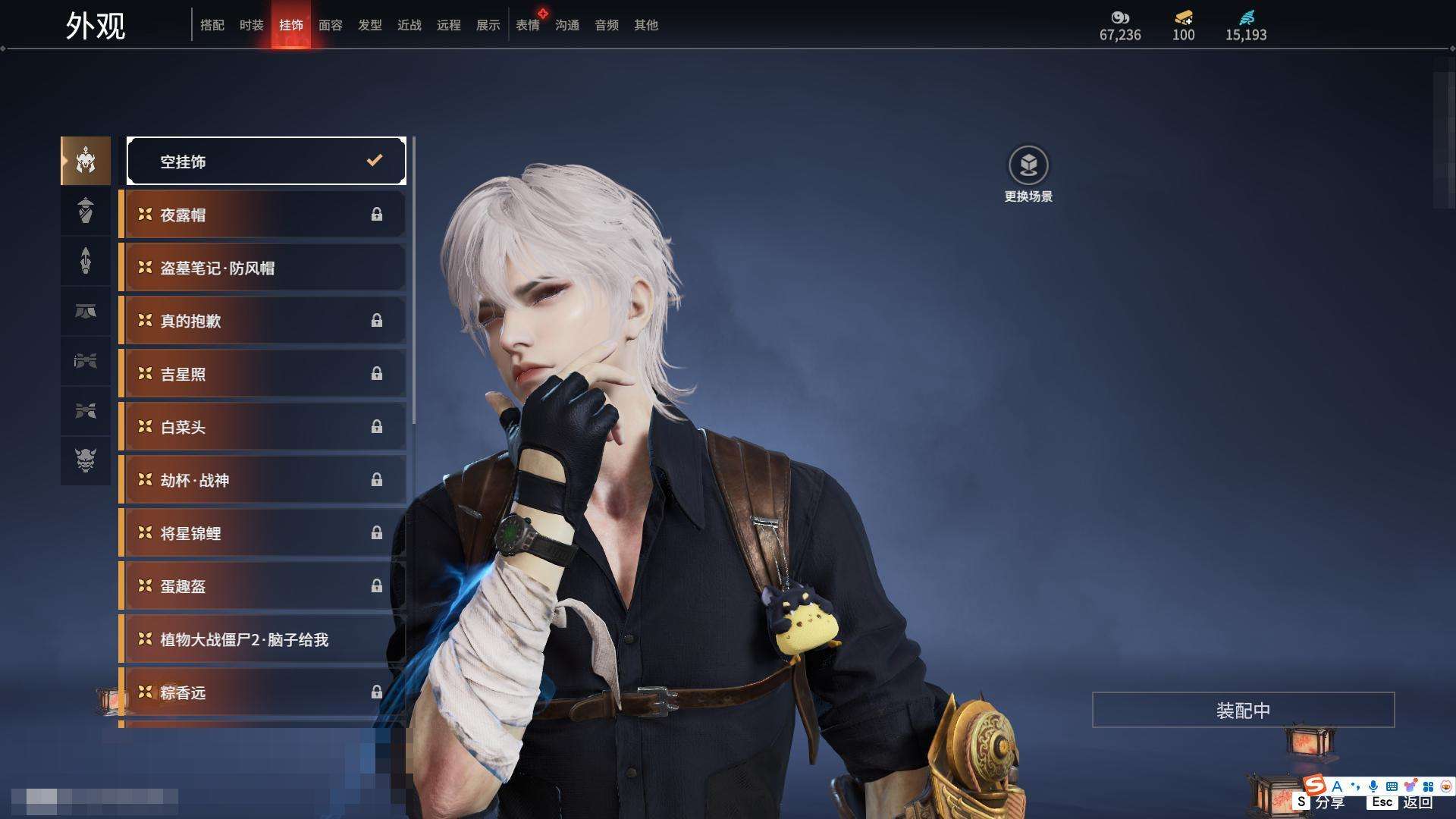Go to the 发型 tab
Image resolution: width=1456 pixels, height=819 pixels.
[x=369, y=25]
